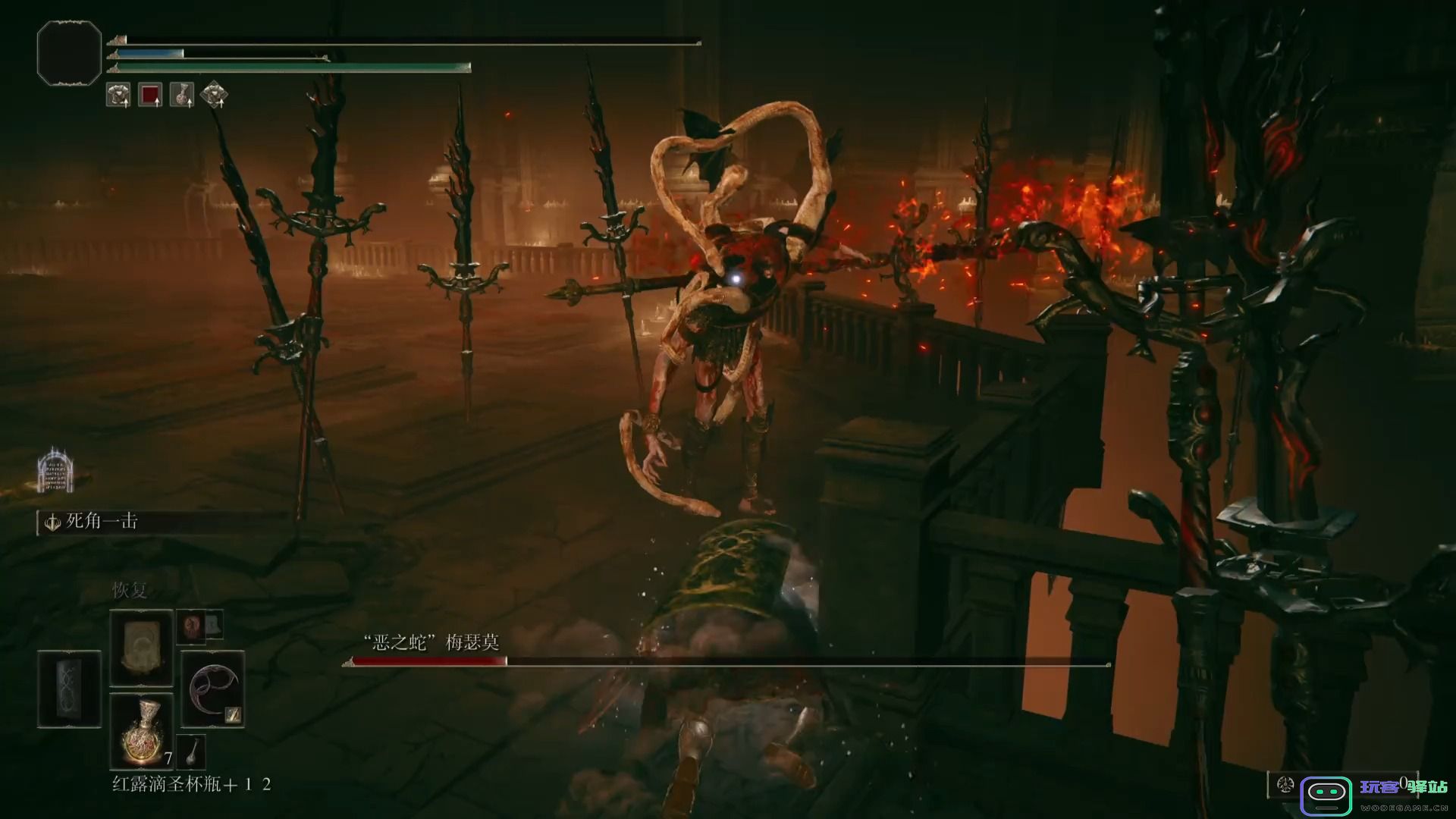
Task: Click the dark left-hand armament slot
Action: (69, 689)
